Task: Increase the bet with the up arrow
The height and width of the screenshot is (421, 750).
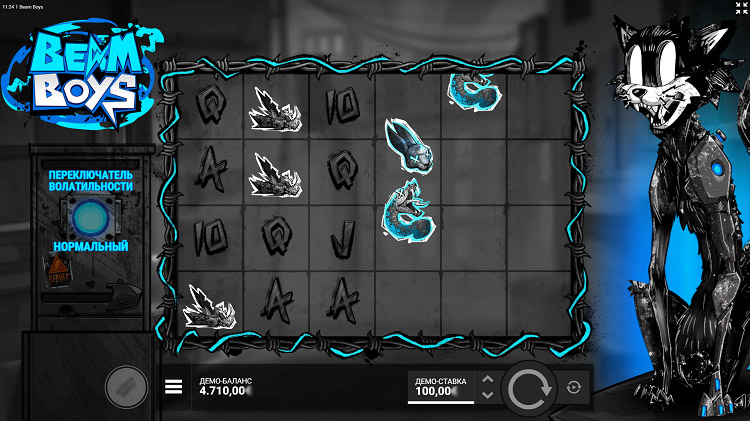Action: 487,380
